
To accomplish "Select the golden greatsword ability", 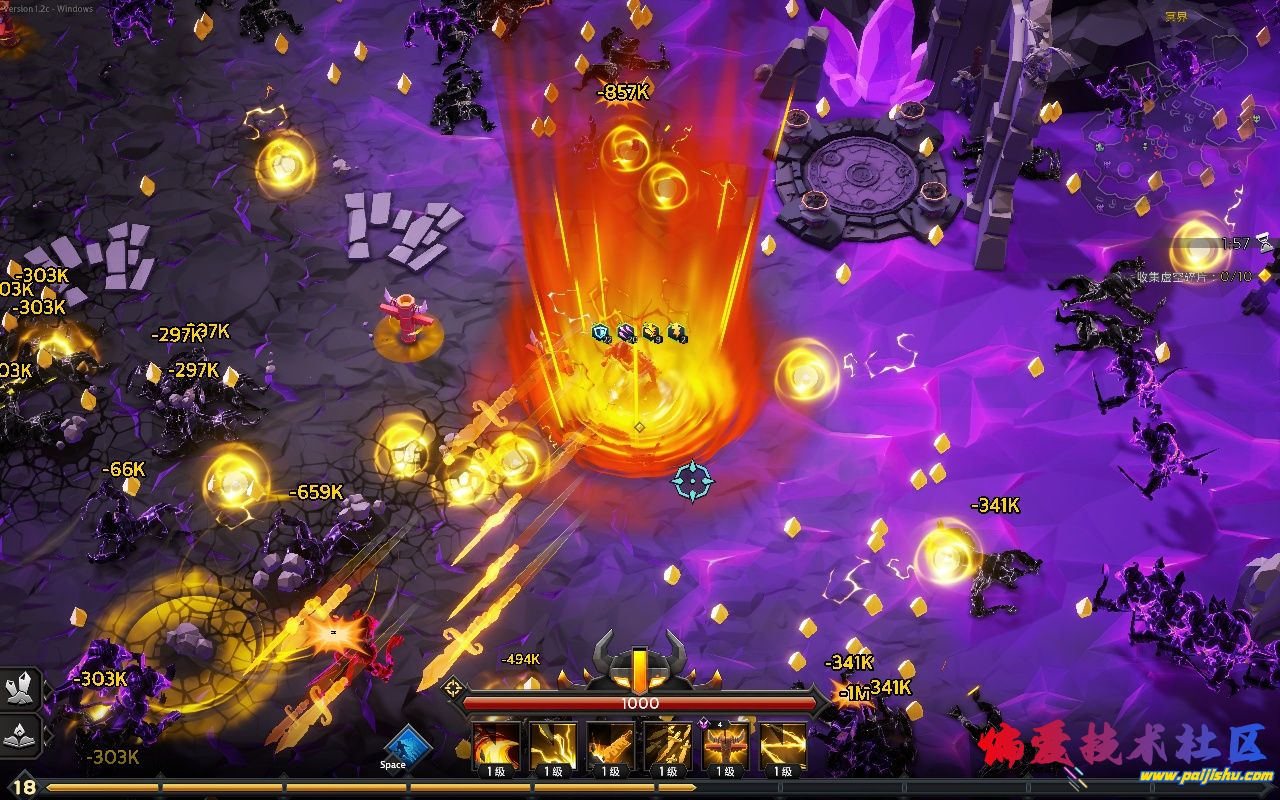I will coord(610,745).
